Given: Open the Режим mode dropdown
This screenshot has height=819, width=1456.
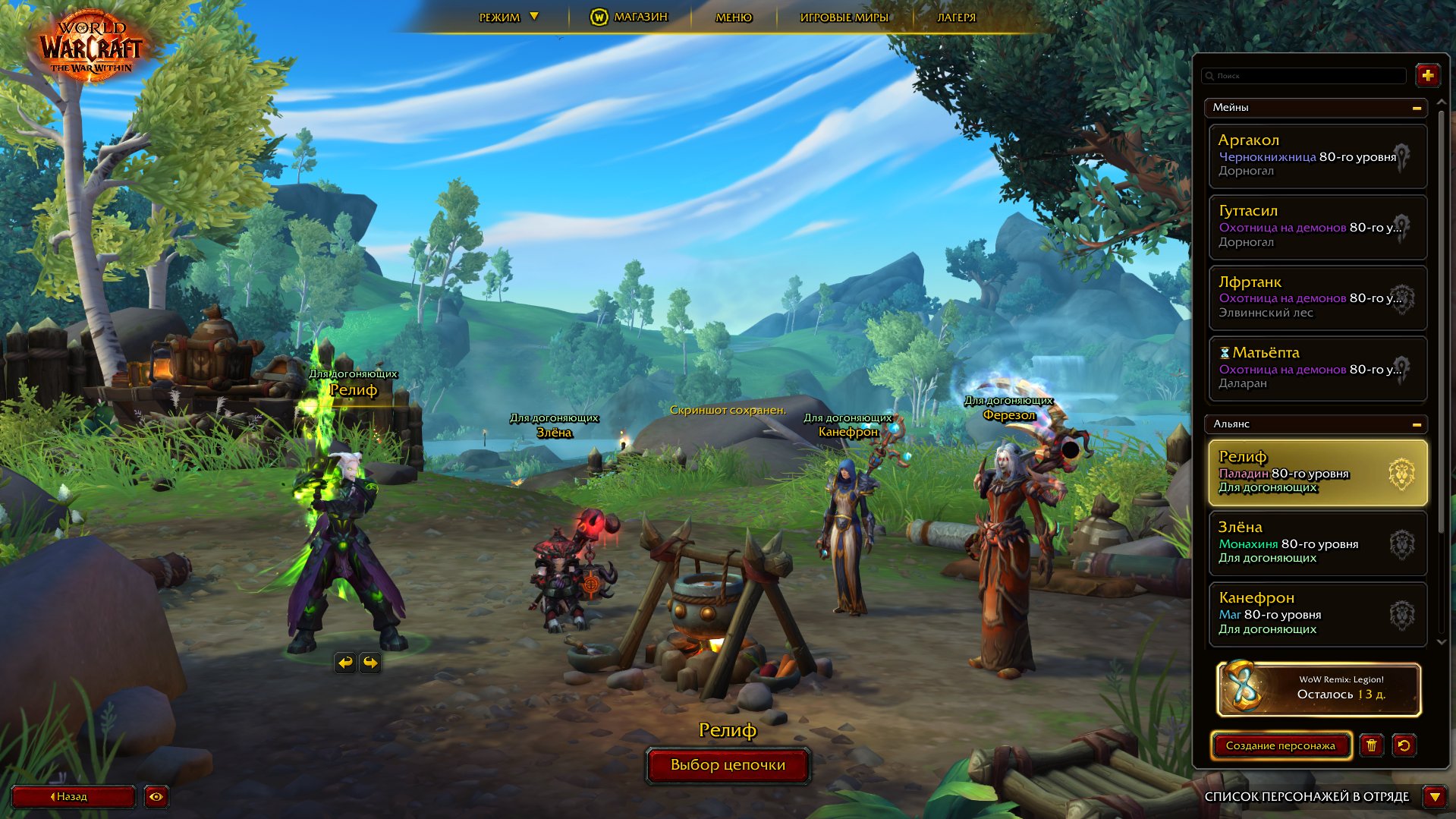Looking at the screenshot, I should pos(508,17).
